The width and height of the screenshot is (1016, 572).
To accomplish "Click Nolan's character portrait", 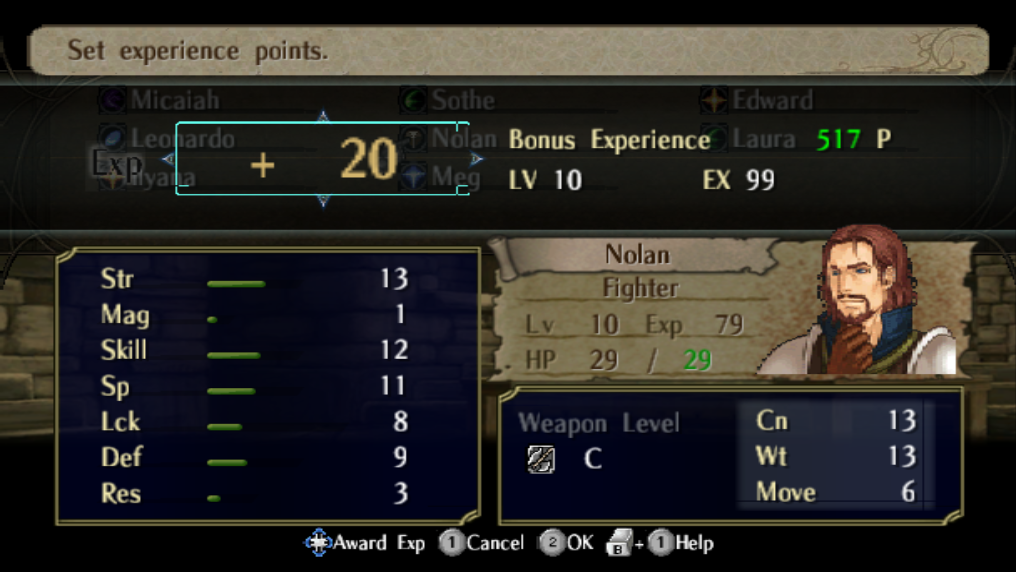I will tap(868, 305).
